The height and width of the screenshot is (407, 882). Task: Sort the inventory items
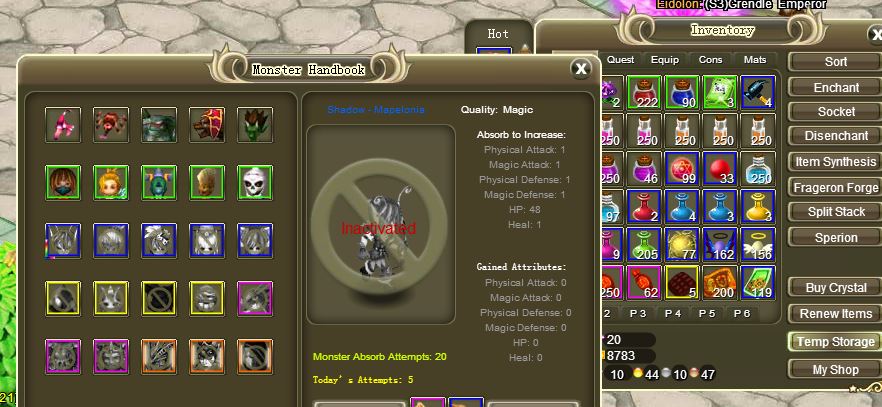click(835, 62)
